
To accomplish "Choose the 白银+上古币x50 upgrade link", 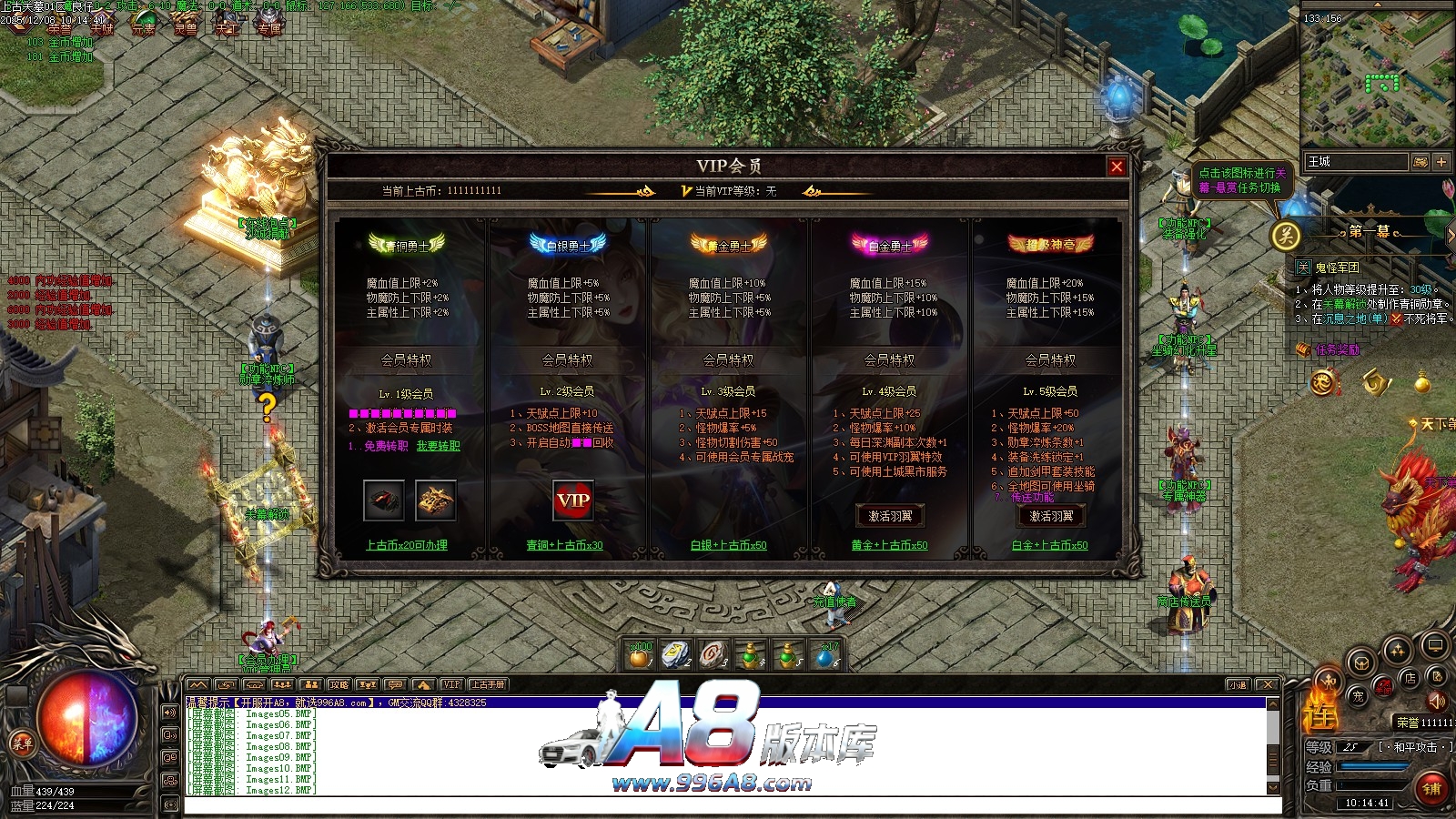I will coord(728,545).
